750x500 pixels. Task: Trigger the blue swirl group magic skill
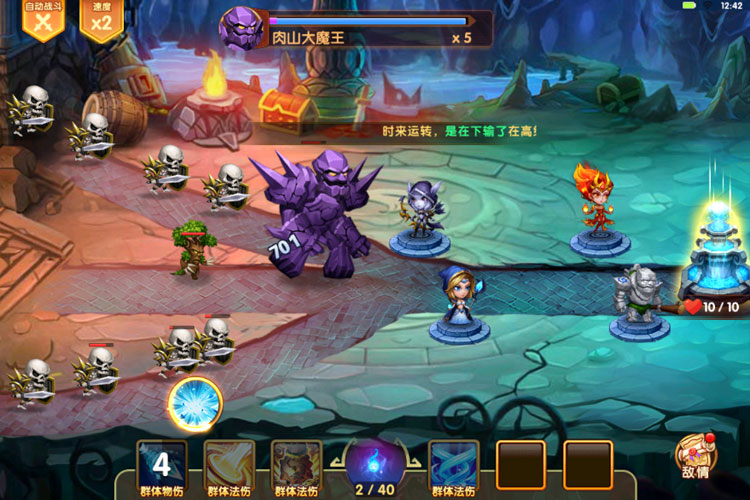point(453,465)
